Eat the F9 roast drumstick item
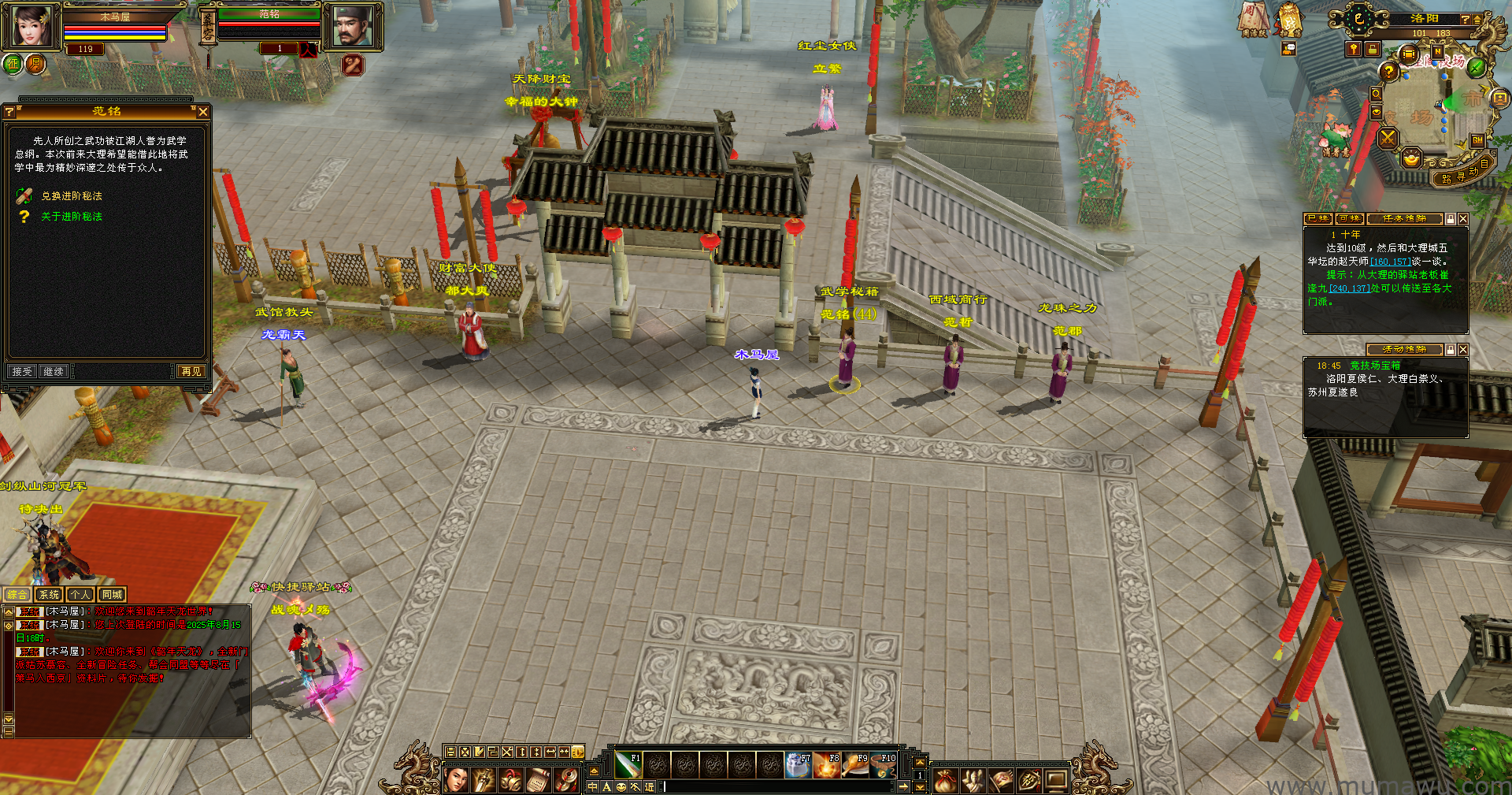Image resolution: width=1512 pixels, height=795 pixels. [855, 764]
